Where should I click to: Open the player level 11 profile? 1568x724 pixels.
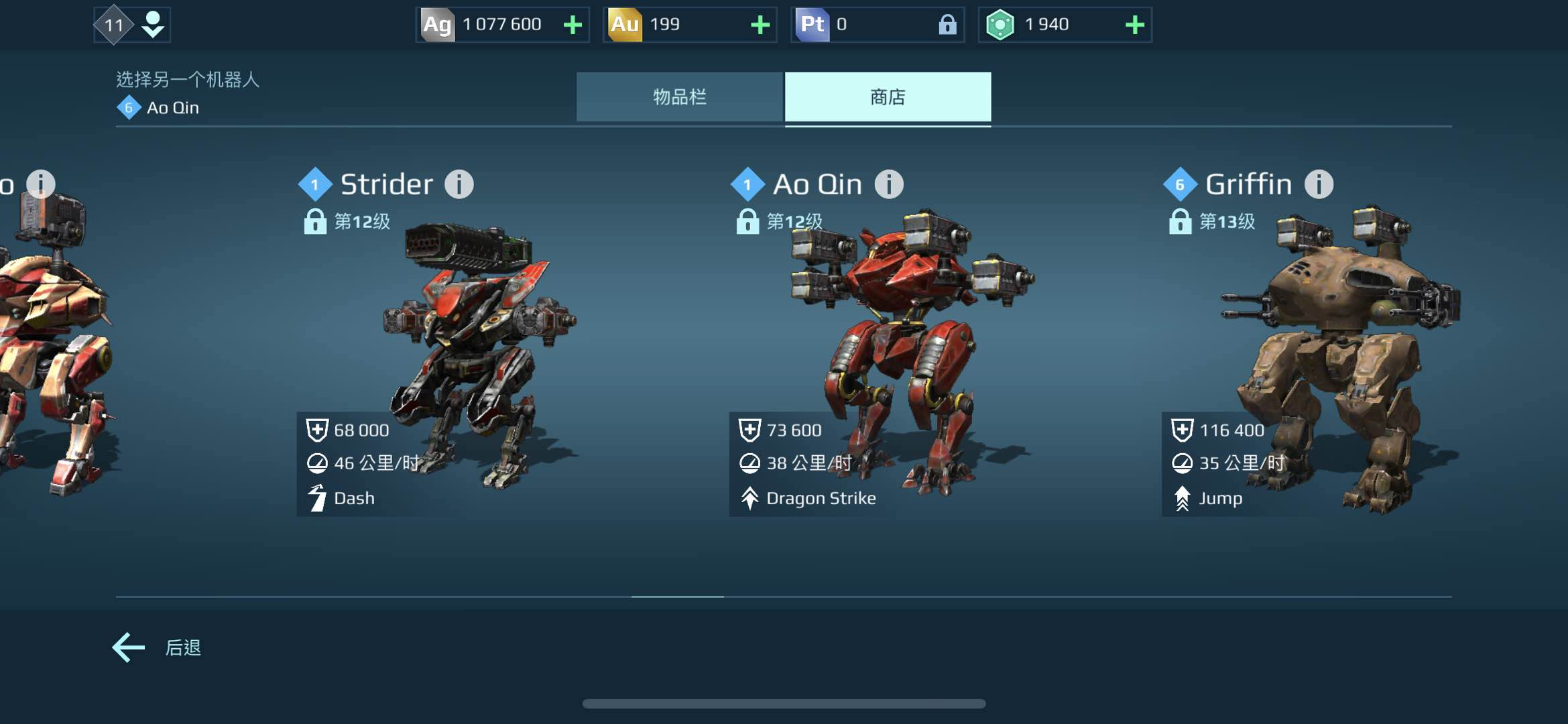(x=132, y=25)
